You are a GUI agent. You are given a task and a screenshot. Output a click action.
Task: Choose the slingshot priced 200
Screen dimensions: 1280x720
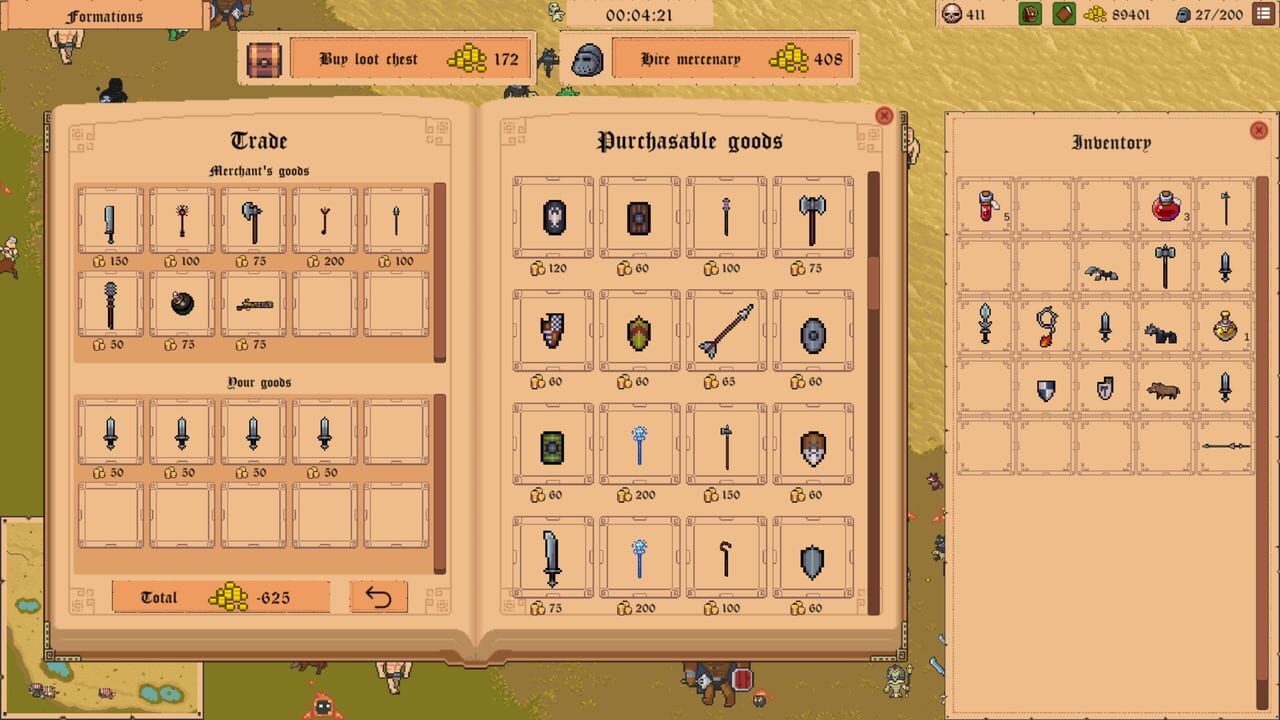tap(324, 218)
